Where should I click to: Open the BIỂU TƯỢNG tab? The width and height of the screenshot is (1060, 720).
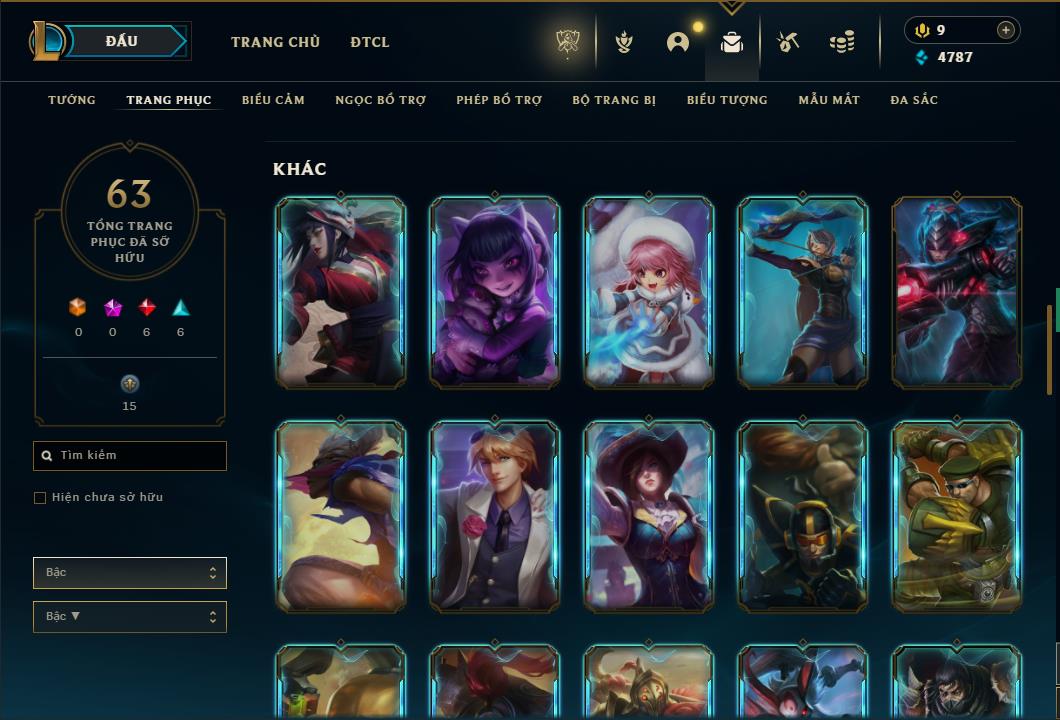pyautogui.click(x=727, y=100)
